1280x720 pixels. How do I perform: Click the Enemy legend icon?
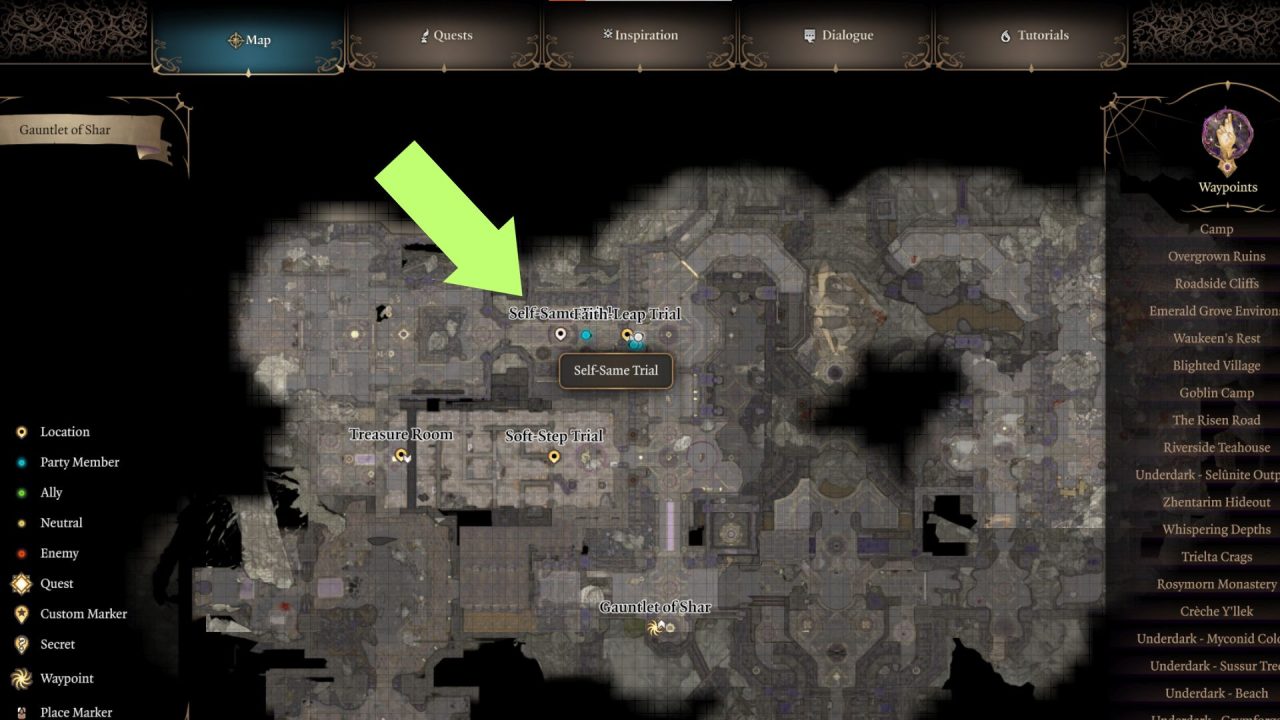pyautogui.click(x=21, y=552)
